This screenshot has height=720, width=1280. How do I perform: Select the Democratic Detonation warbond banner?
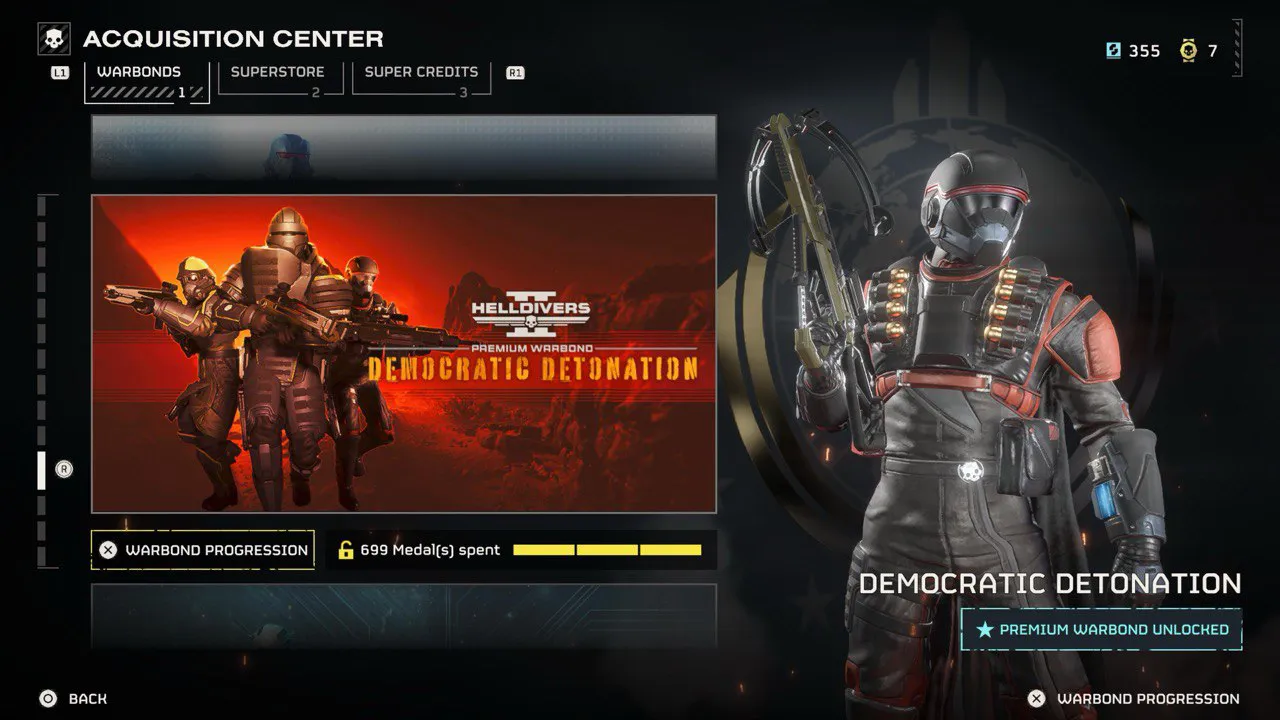pyautogui.click(x=404, y=353)
